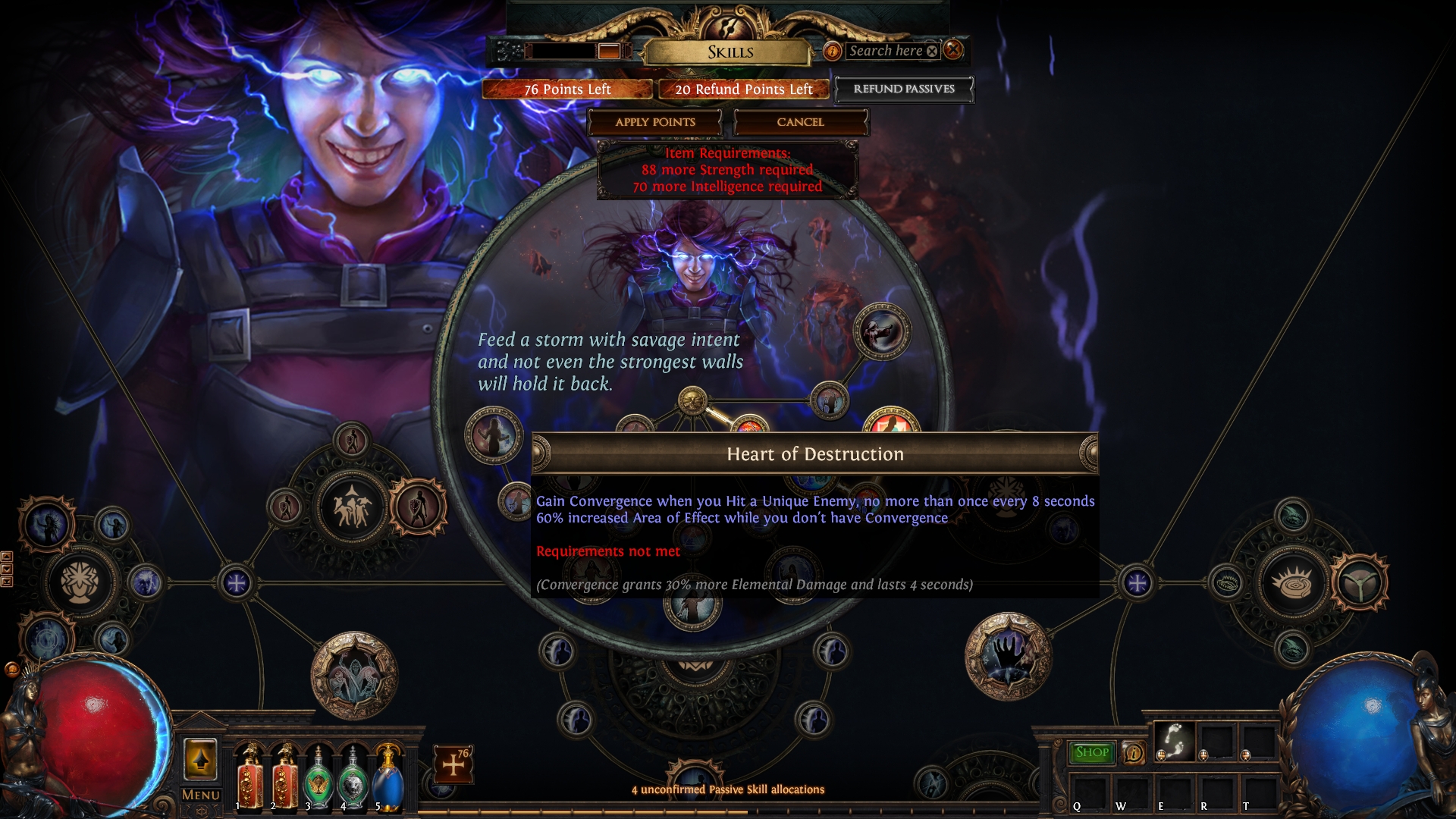The image size is (1456, 819).
Task: Switch to the Skills tab
Action: (730, 52)
